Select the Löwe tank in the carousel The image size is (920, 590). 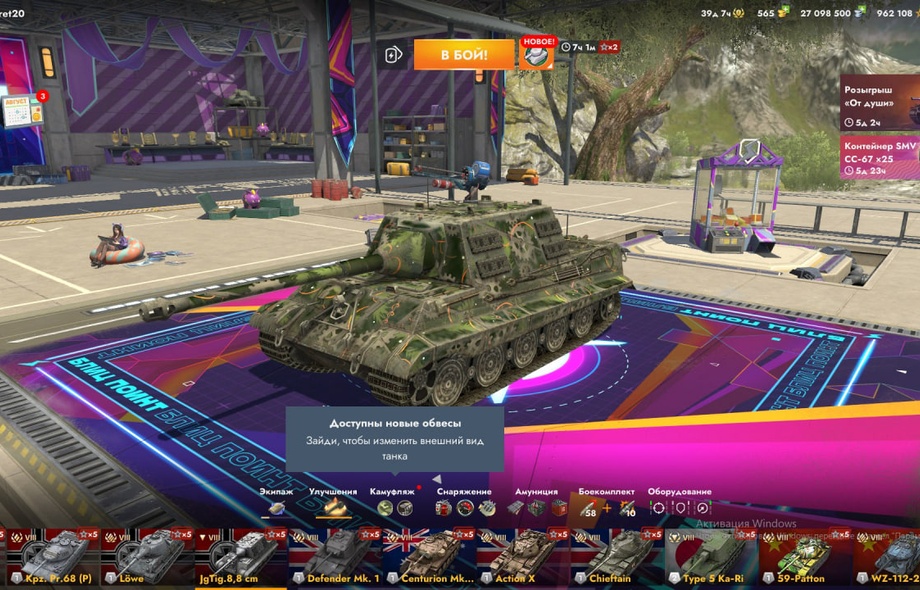pyautogui.click(x=147, y=557)
